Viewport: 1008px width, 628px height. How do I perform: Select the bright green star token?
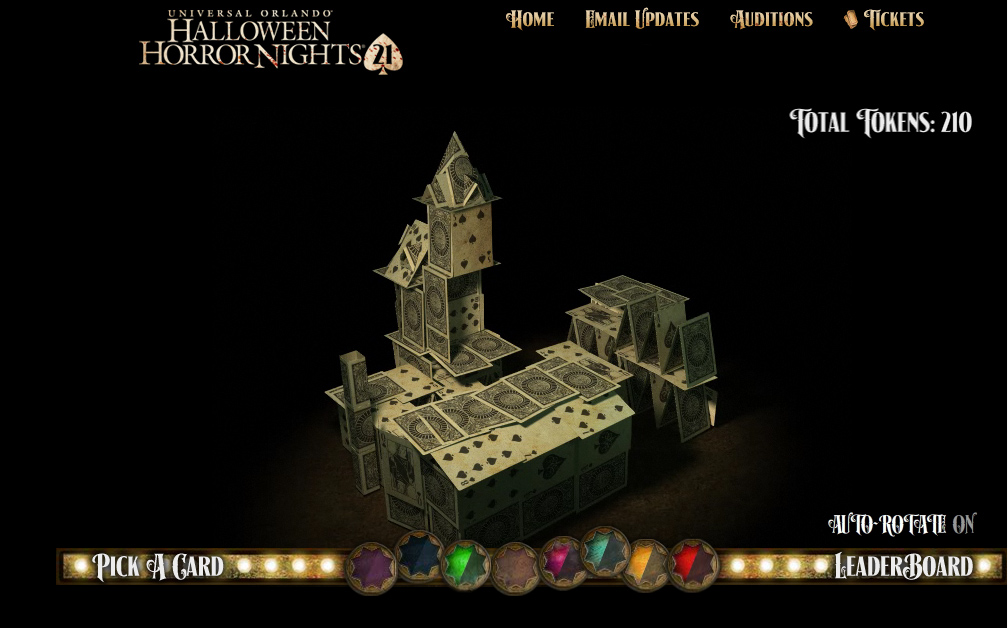point(466,564)
